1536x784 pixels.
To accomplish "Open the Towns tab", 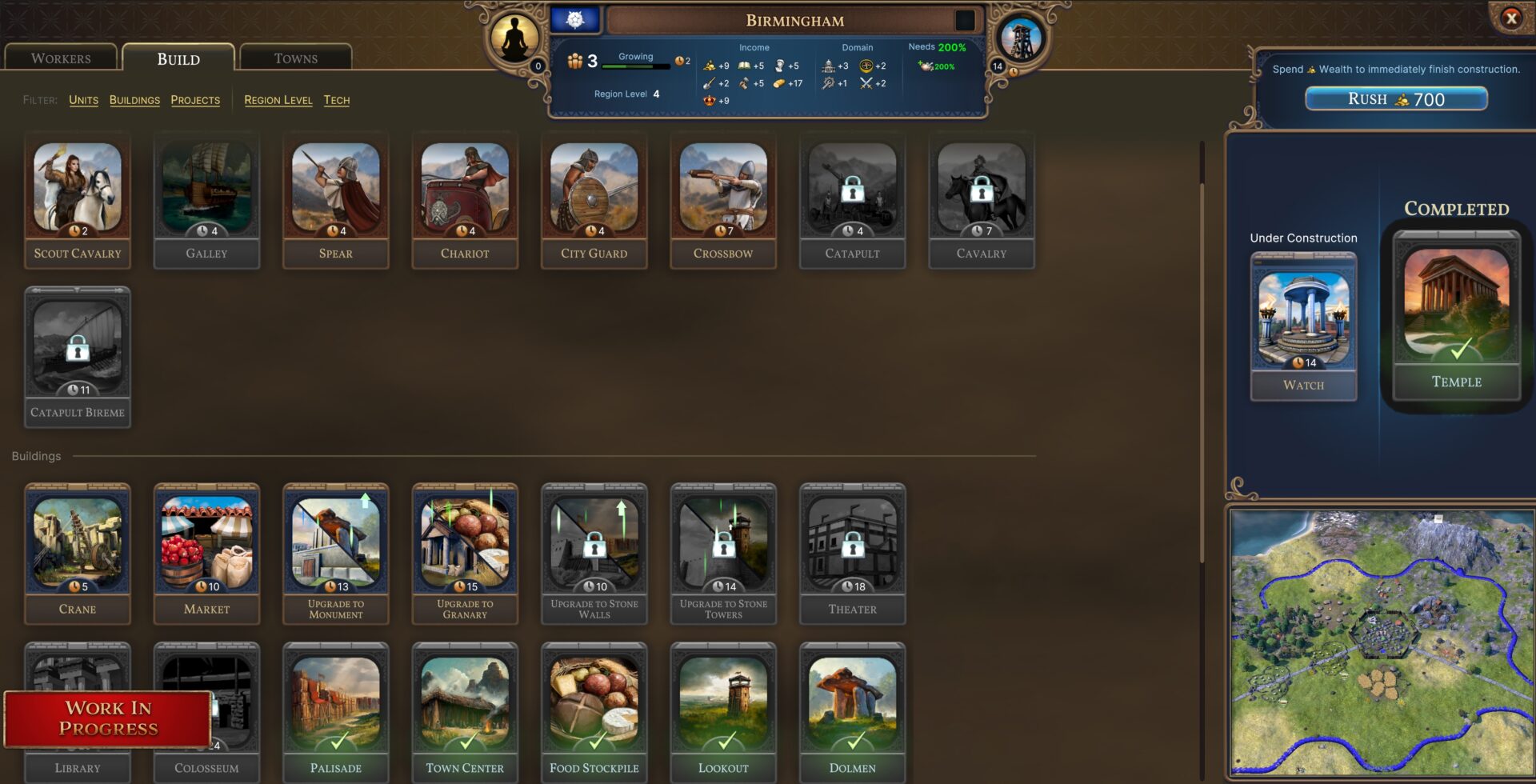I will [x=295, y=58].
